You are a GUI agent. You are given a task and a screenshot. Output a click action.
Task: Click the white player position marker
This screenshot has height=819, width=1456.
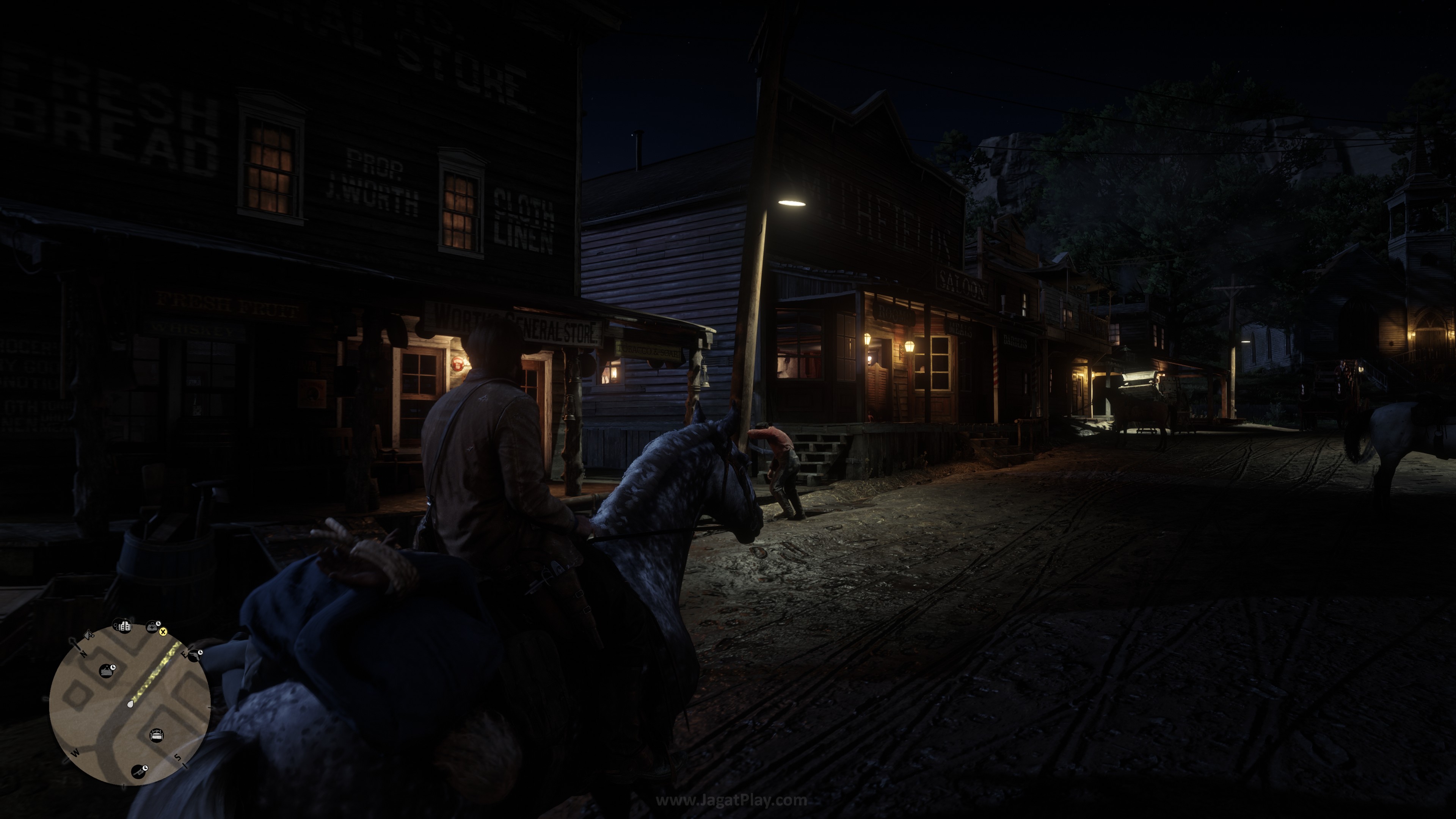point(130,704)
